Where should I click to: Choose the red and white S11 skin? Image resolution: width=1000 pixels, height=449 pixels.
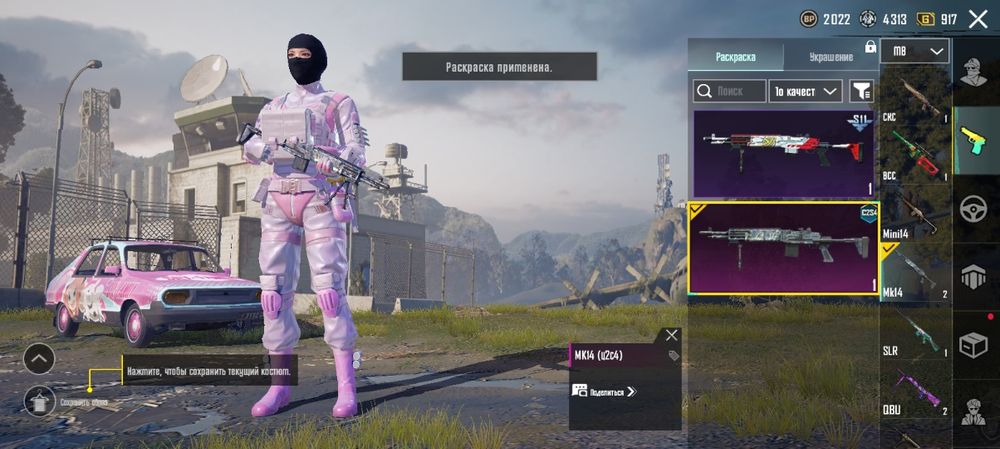[783, 153]
